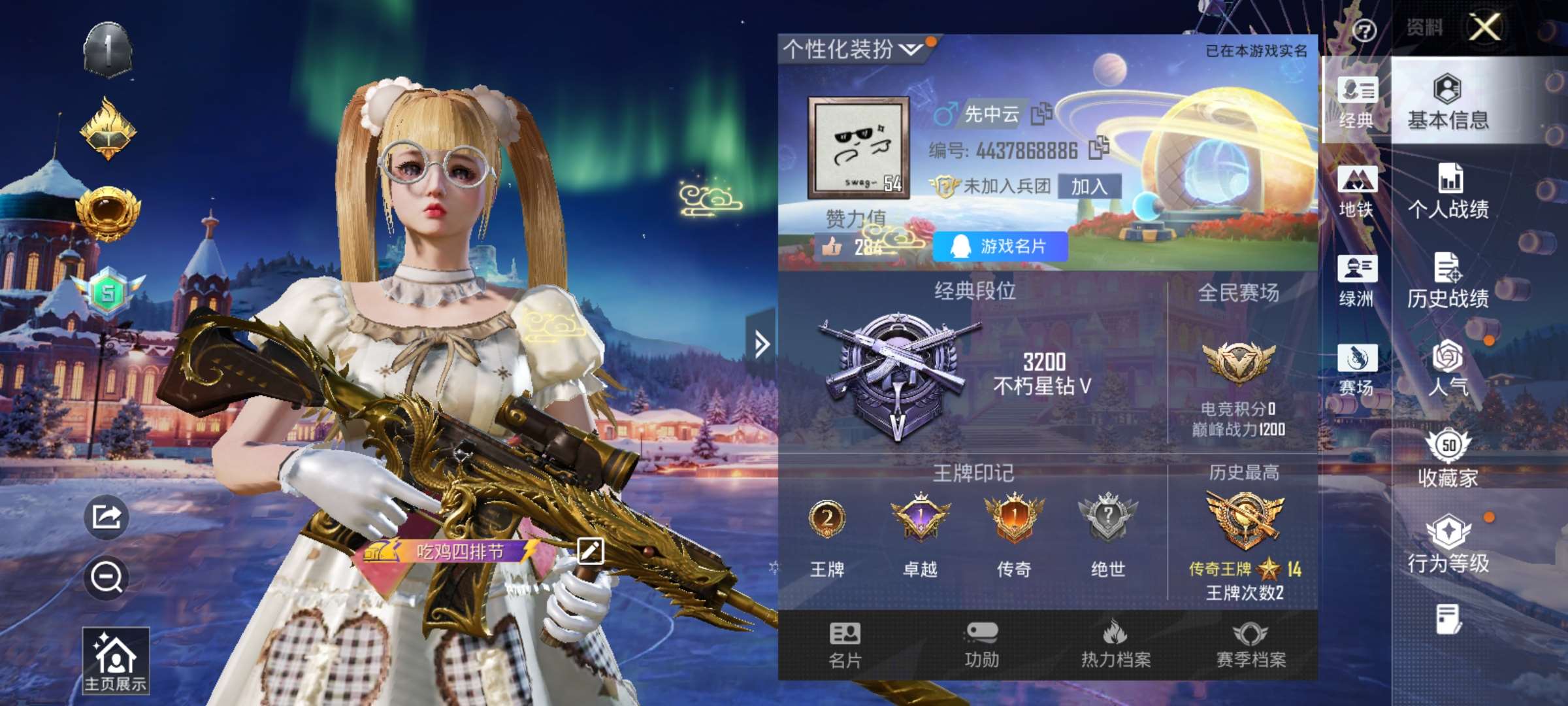Select the 经典 mode tab
The image size is (1568, 706).
(1356, 102)
